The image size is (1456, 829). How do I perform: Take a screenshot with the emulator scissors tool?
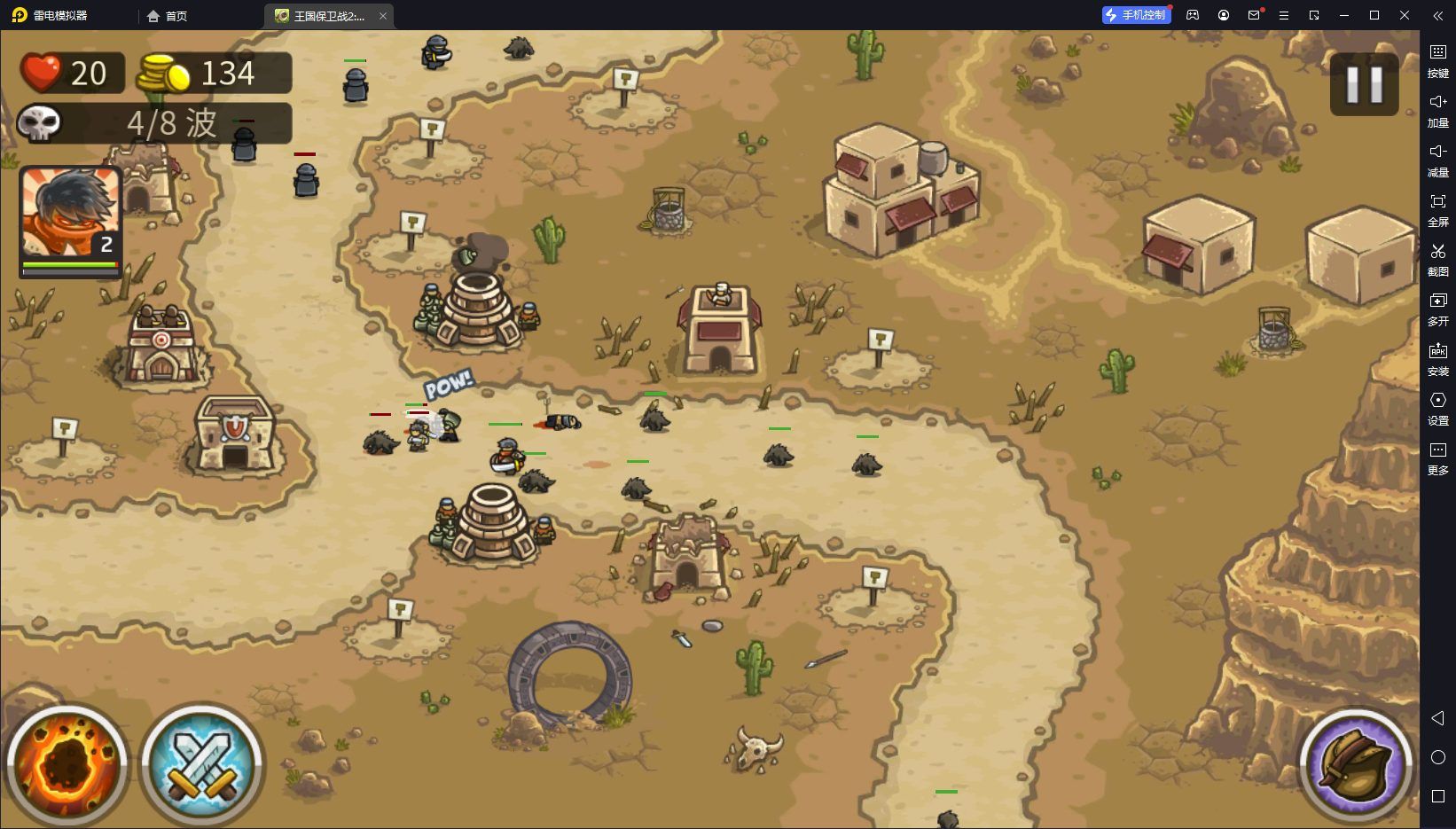(1437, 258)
